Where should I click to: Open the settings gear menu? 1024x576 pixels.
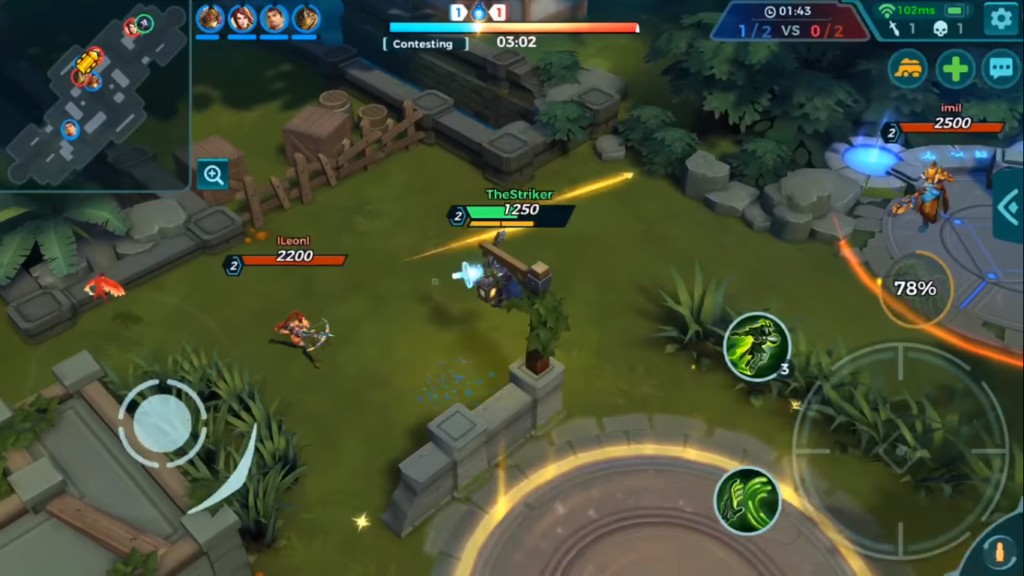click(x=1000, y=19)
